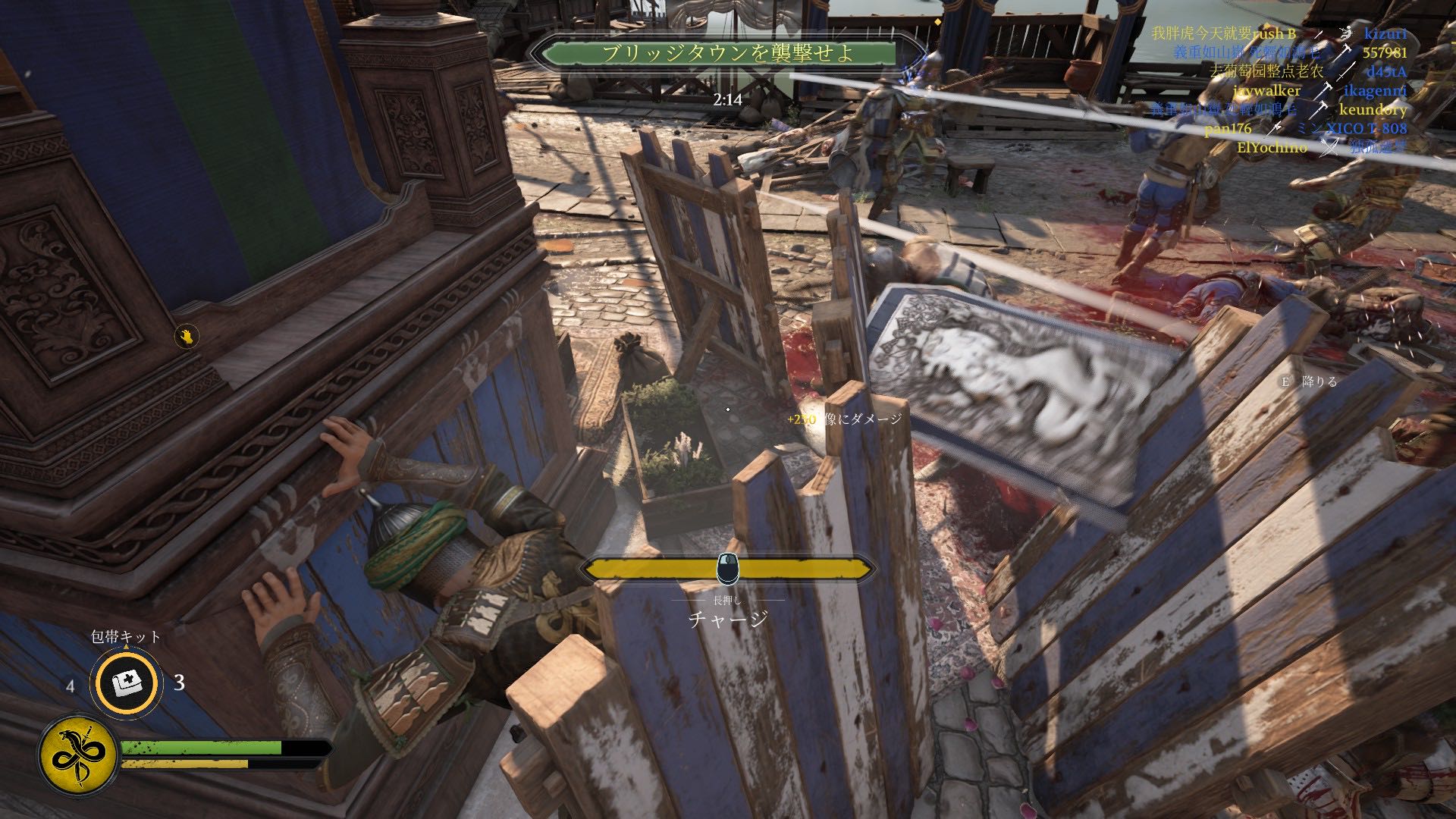Click the Bridgetown raid objective banner
The image size is (1456, 819).
pyautogui.click(x=726, y=53)
